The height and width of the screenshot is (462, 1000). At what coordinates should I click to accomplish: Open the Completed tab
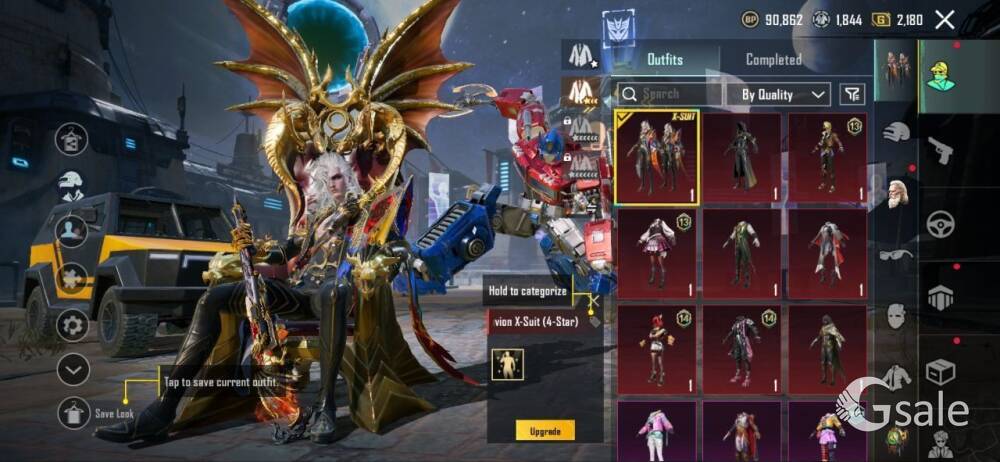click(x=773, y=59)
